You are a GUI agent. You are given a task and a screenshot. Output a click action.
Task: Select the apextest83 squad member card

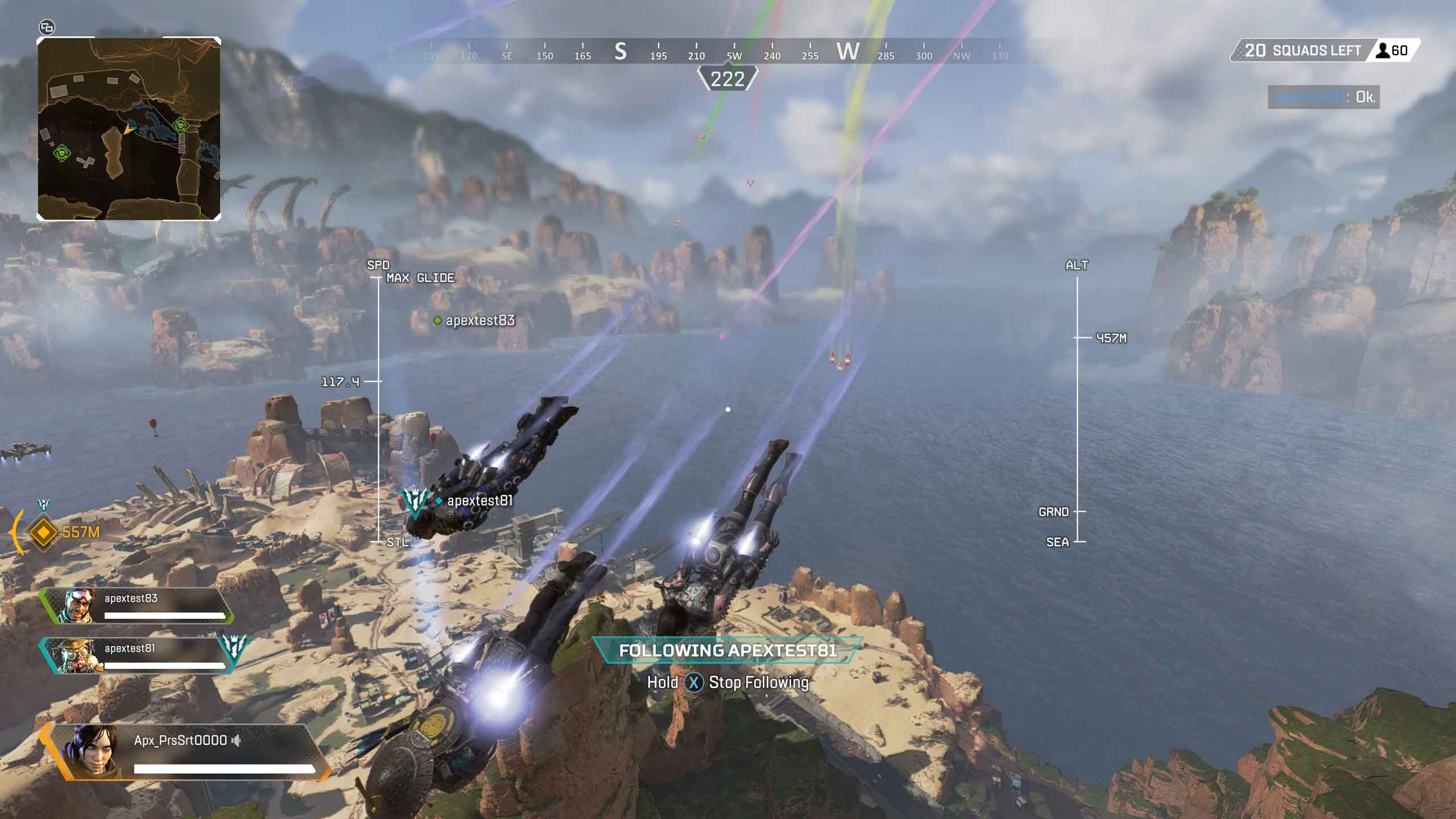click(x=136, y=606)
